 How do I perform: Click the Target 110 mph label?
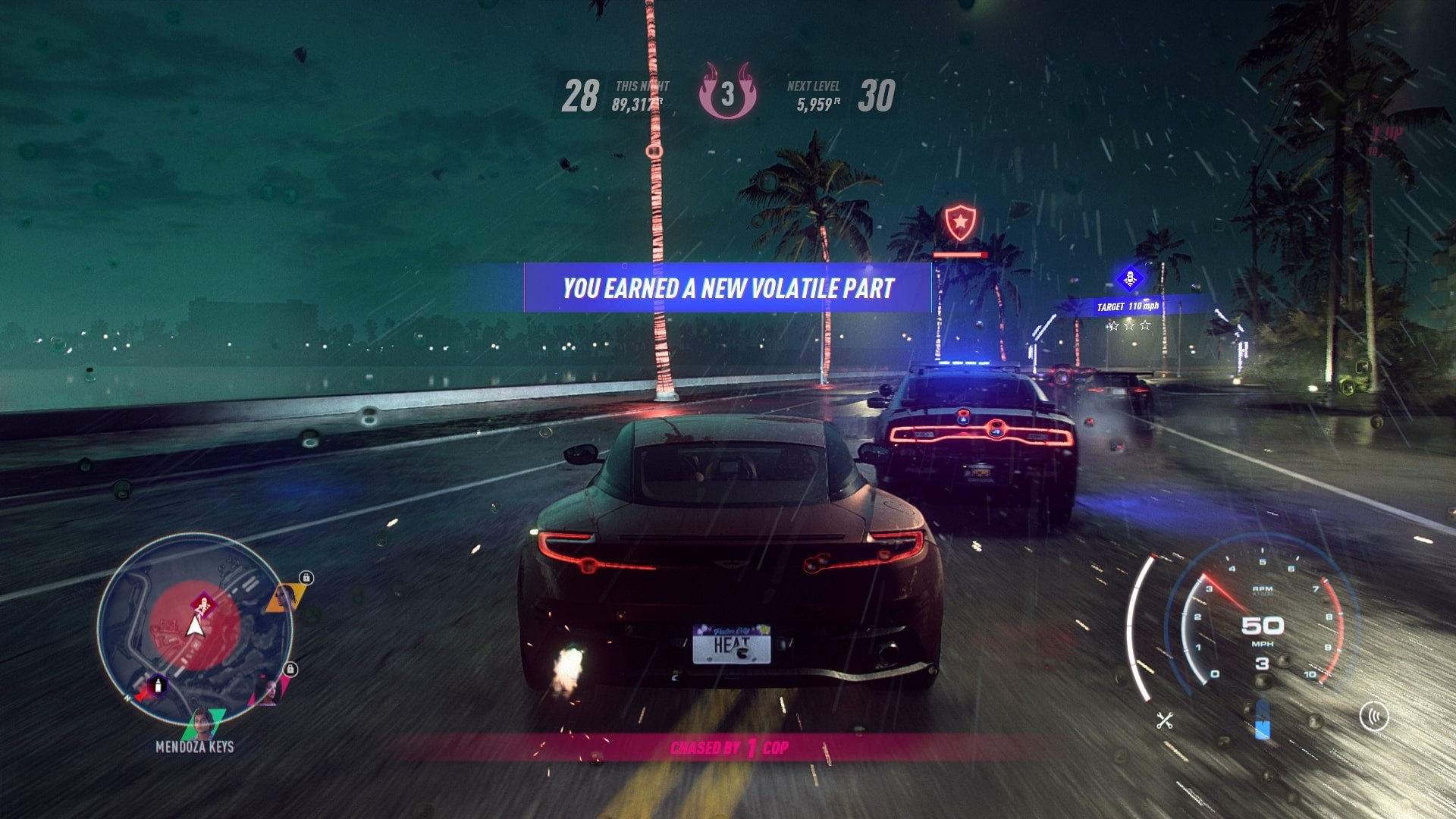click(1128, 306)
